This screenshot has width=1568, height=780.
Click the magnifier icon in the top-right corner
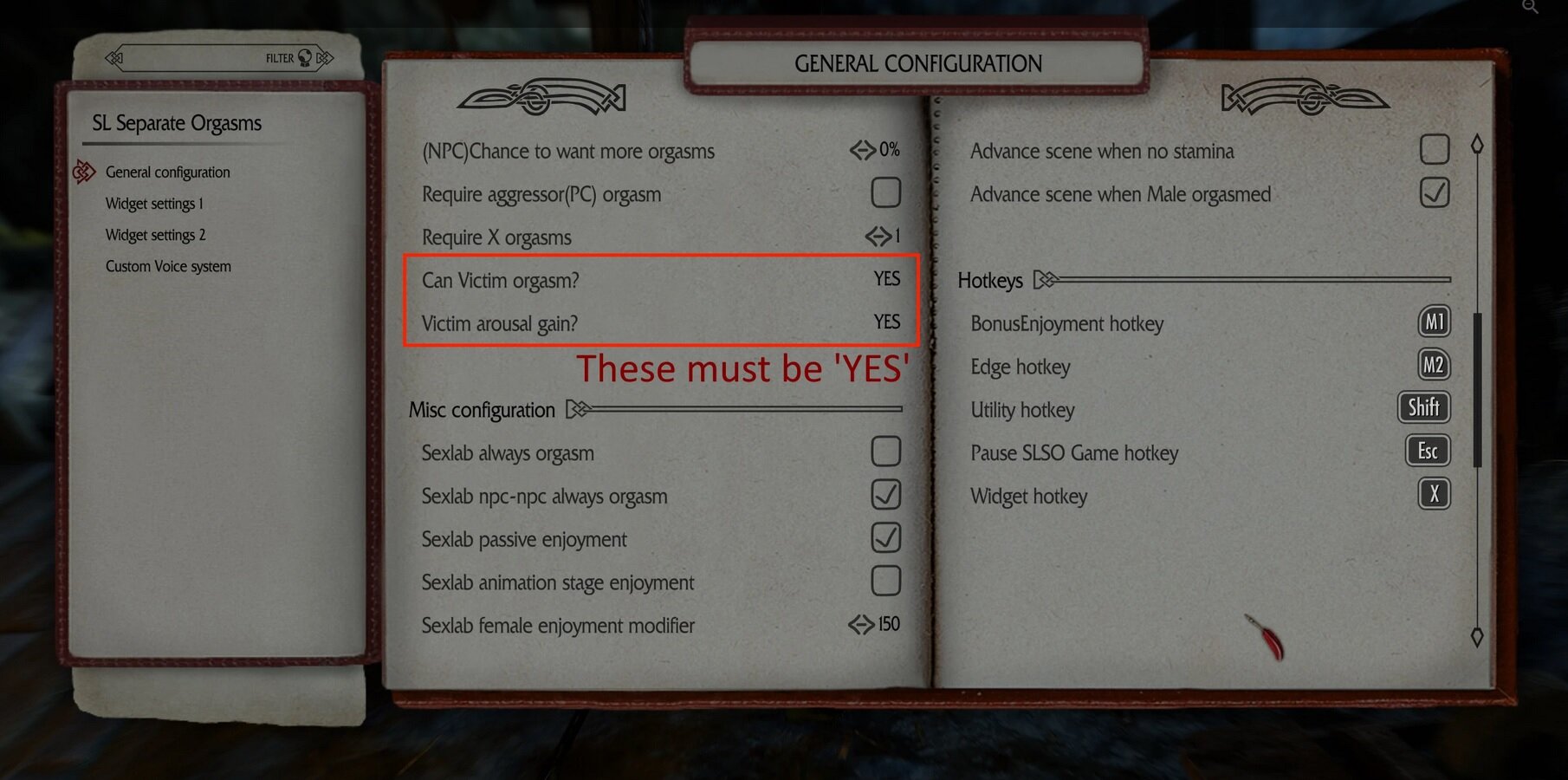coord(1532,8)
